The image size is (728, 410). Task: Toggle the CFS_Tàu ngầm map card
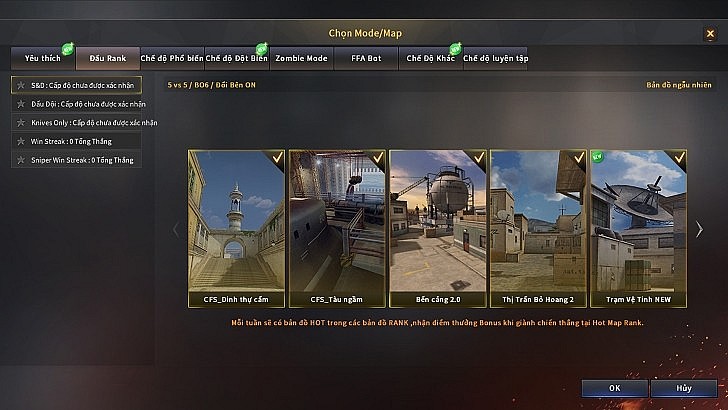point(337,227)
